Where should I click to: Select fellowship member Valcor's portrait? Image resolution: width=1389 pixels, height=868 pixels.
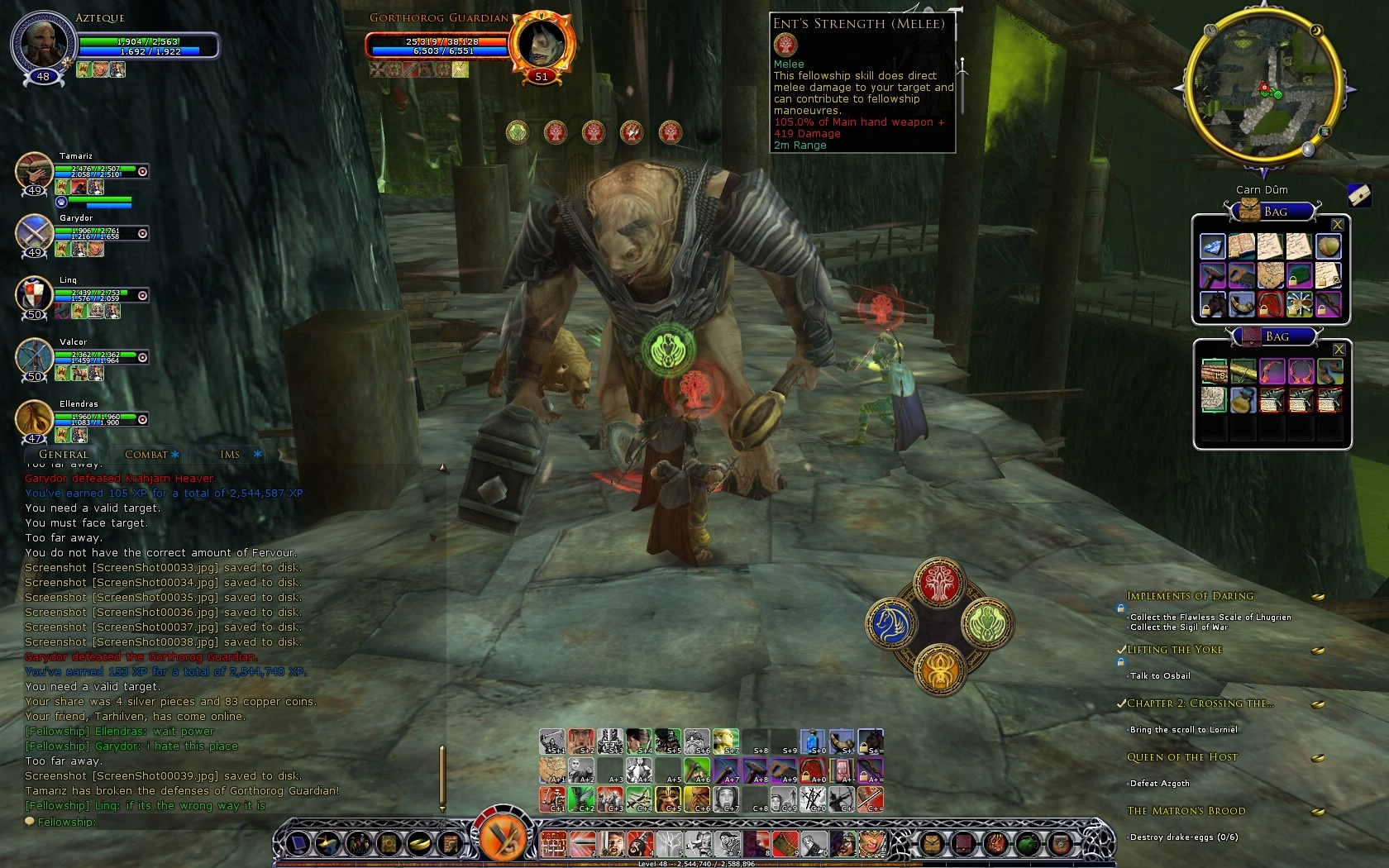[34, 357]
